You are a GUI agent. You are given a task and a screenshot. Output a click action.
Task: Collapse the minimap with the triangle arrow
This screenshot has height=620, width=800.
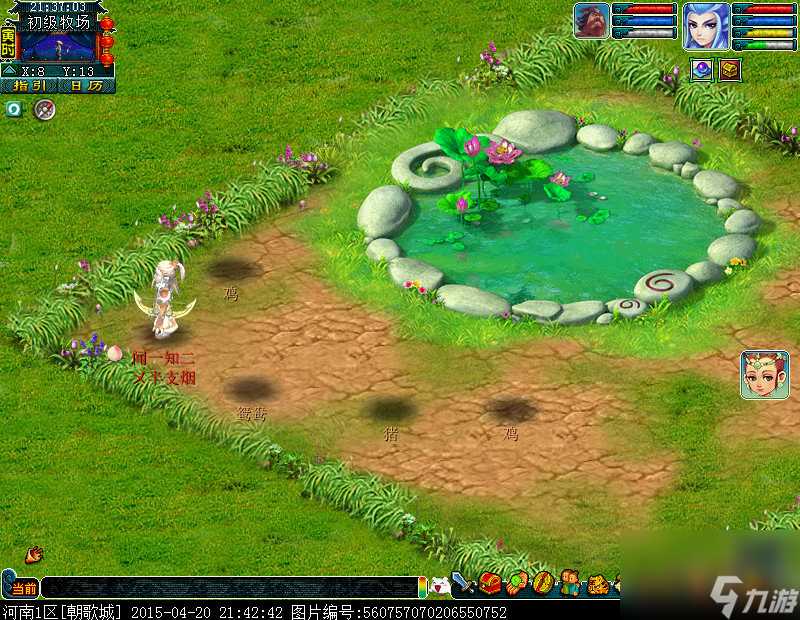click(x=8, y=71)
